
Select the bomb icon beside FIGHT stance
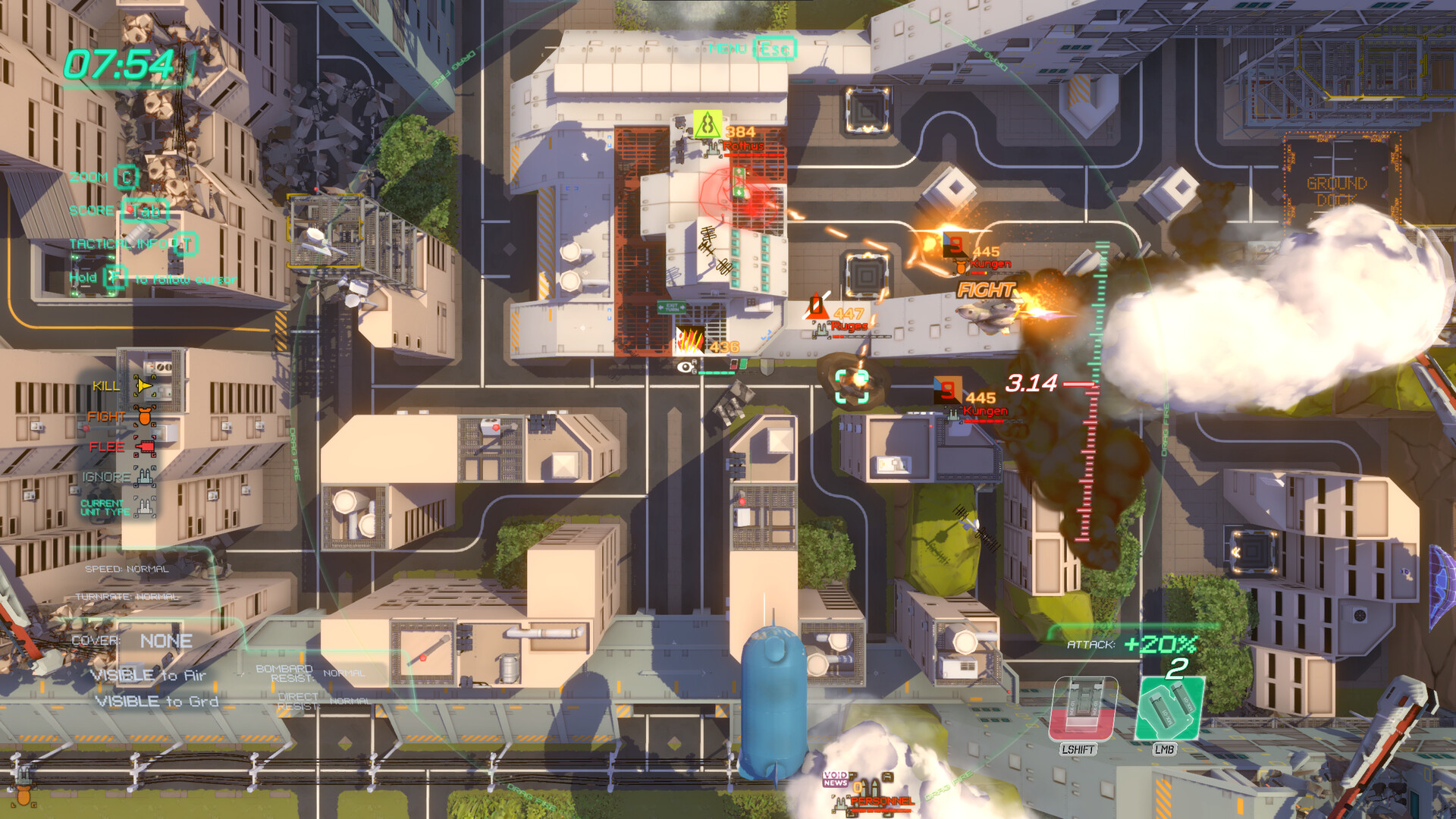click(x=144, y=416)
